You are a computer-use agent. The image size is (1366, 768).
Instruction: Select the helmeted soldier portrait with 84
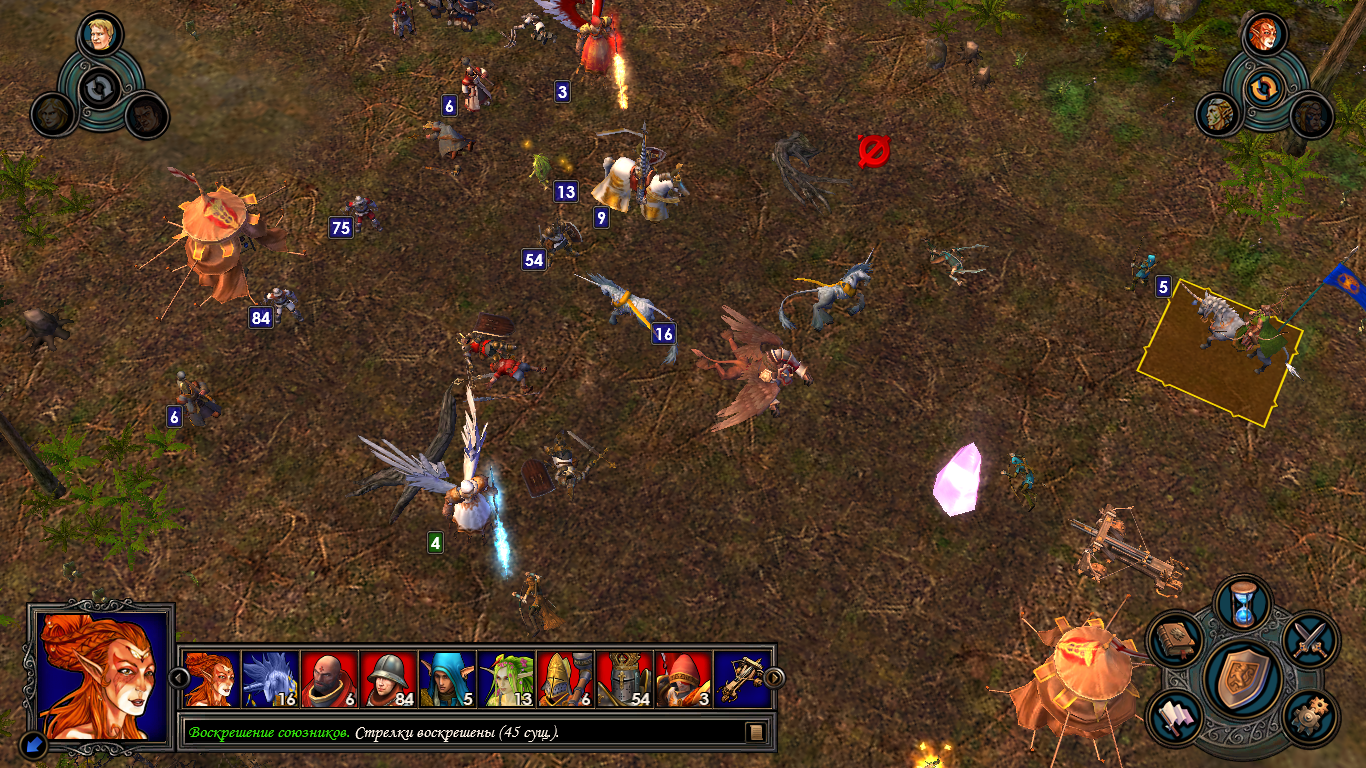pyautogui.click(x=388, y=679)
